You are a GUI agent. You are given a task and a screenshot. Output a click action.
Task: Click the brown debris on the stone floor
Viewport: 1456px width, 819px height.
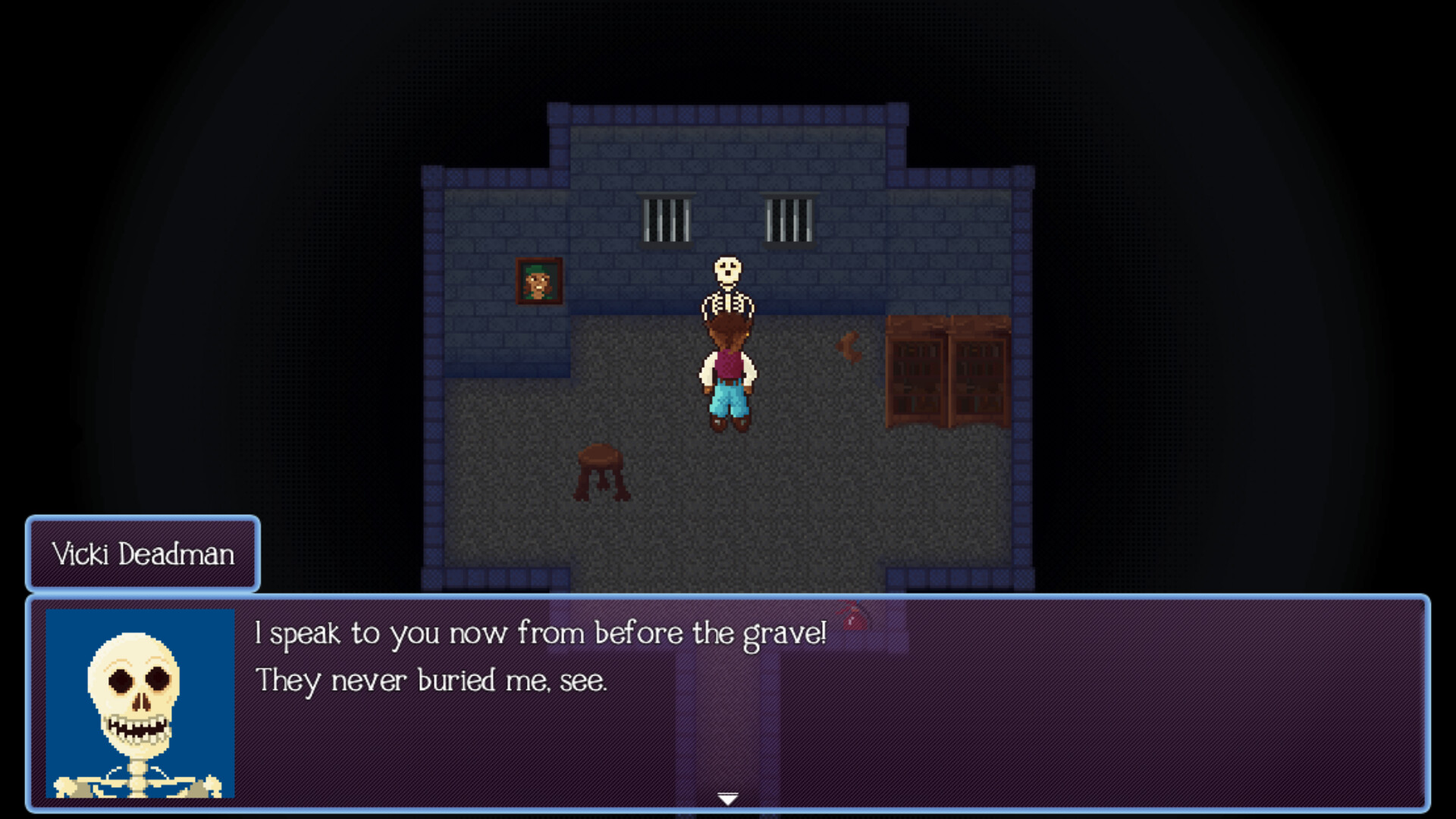click(x=850, y=350)
